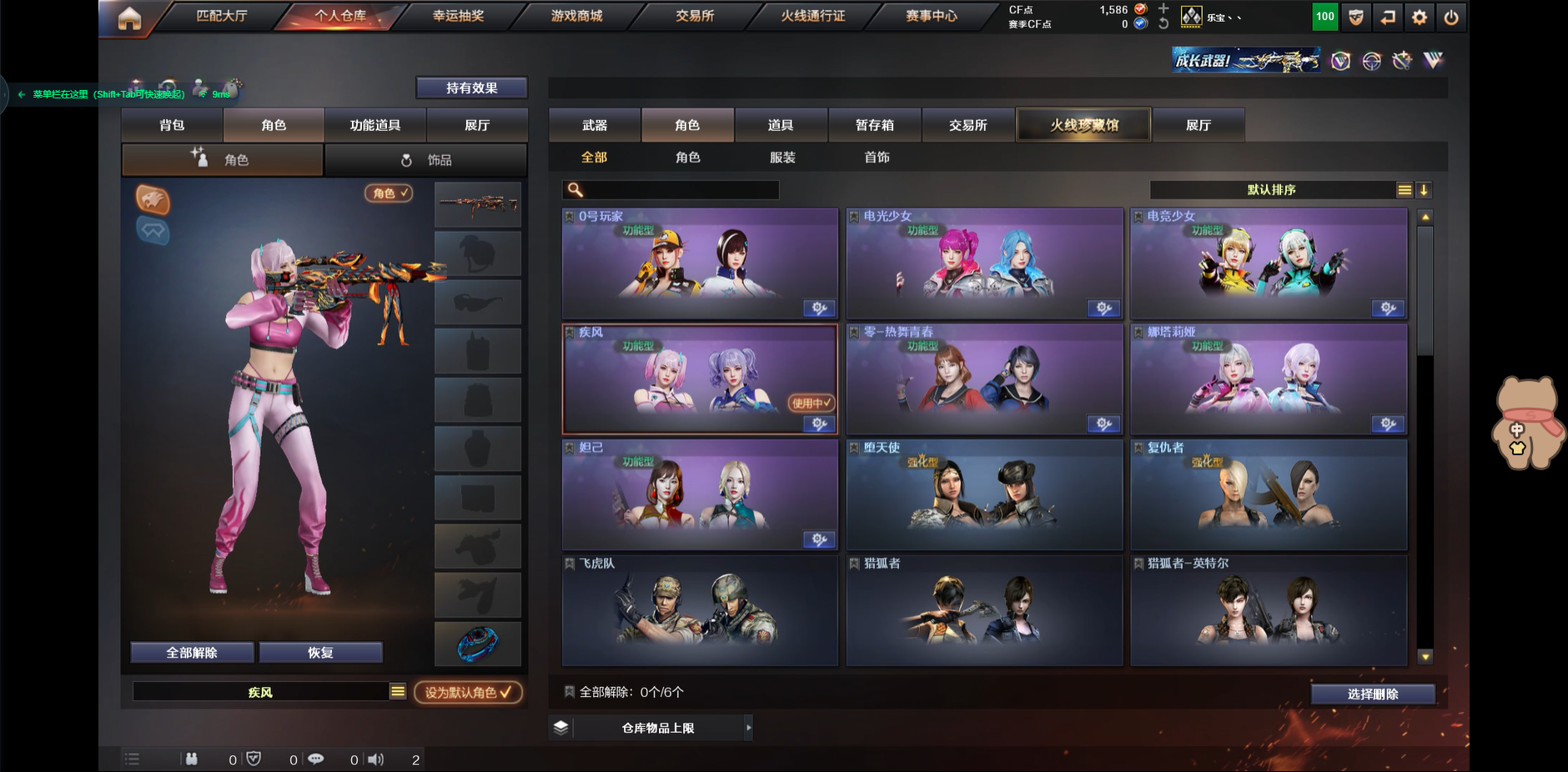Click the home icon button
The width and height of the screenshot is (1568, 772).
pyautogui.click(x=129, y=18)
